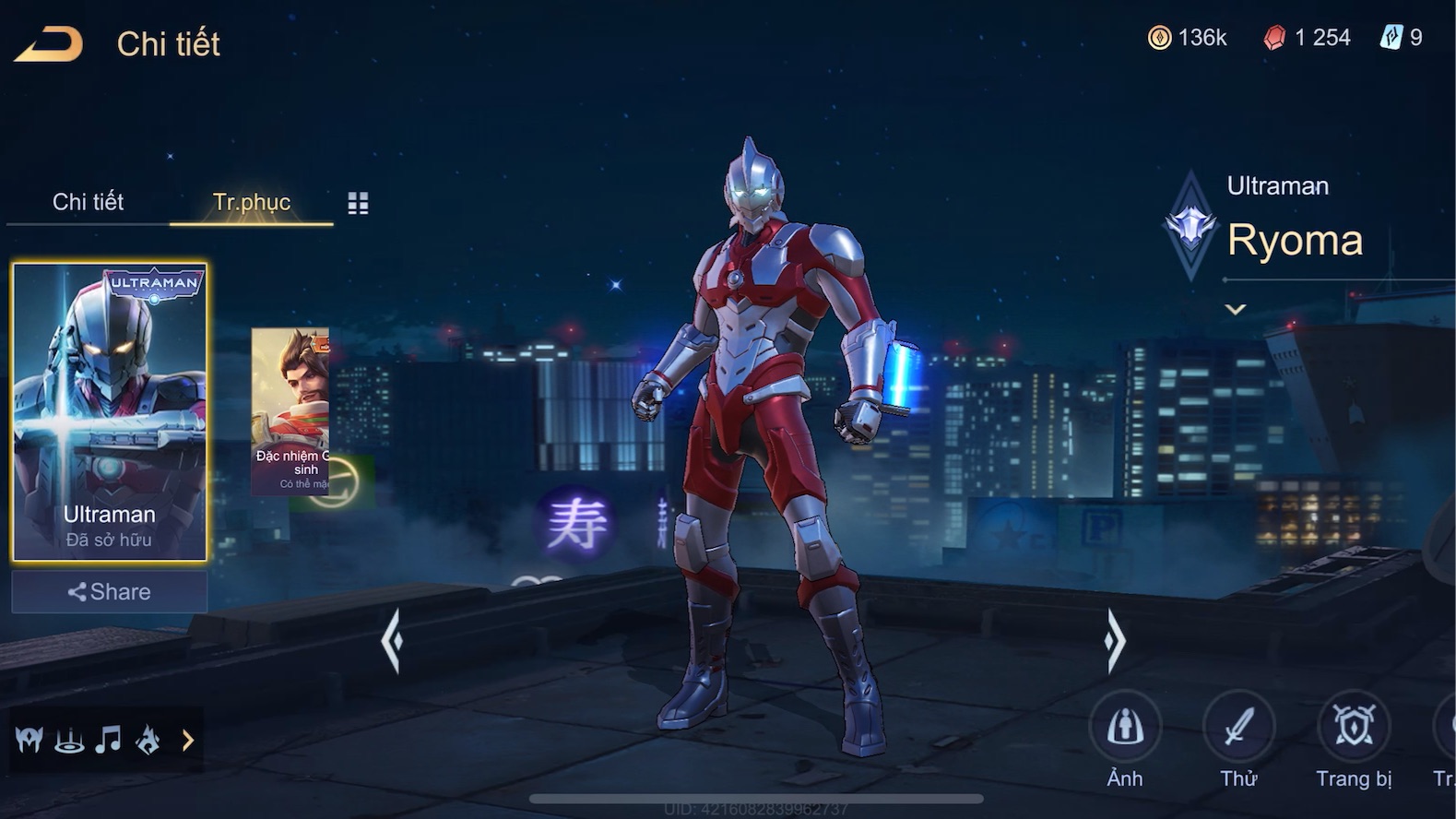Expand the skin effects arrow
Viewport: 1456px width, 819px height.
coord(188,740)
